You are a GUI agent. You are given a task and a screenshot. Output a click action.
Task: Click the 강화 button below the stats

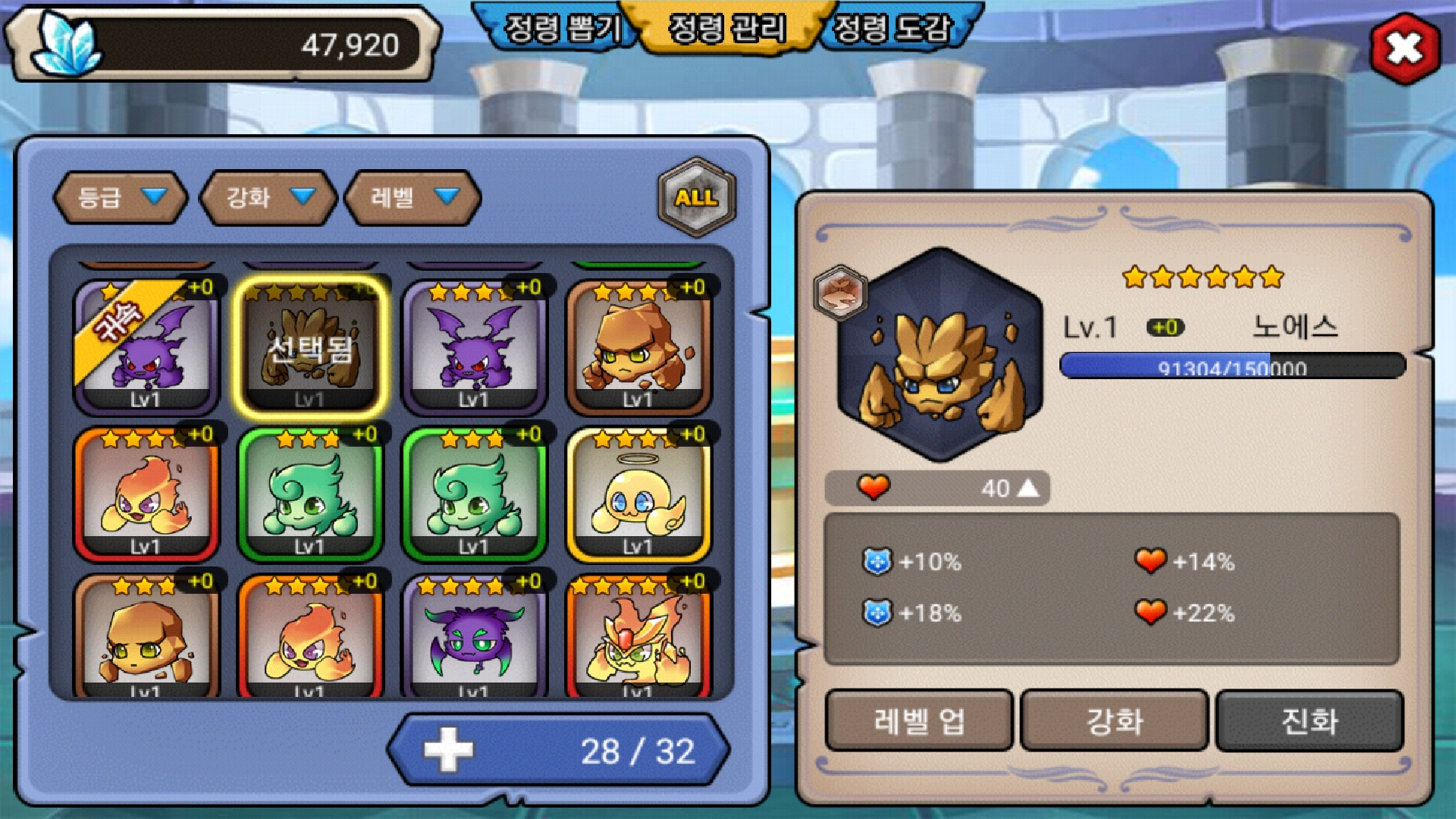point(1114,720)
